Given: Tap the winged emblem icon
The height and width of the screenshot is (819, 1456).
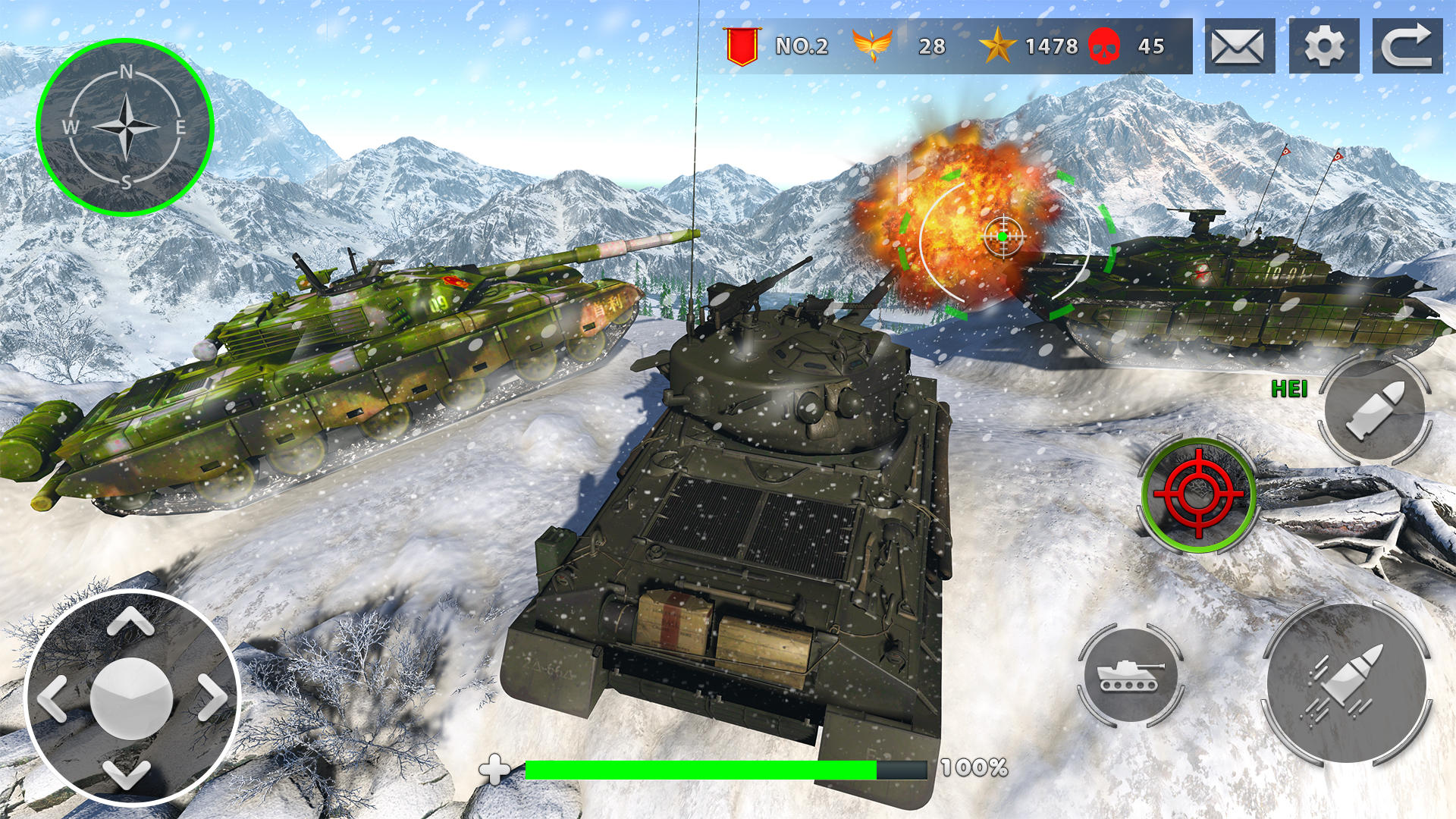Looking at the screenshot, I should tap(874, 45).
